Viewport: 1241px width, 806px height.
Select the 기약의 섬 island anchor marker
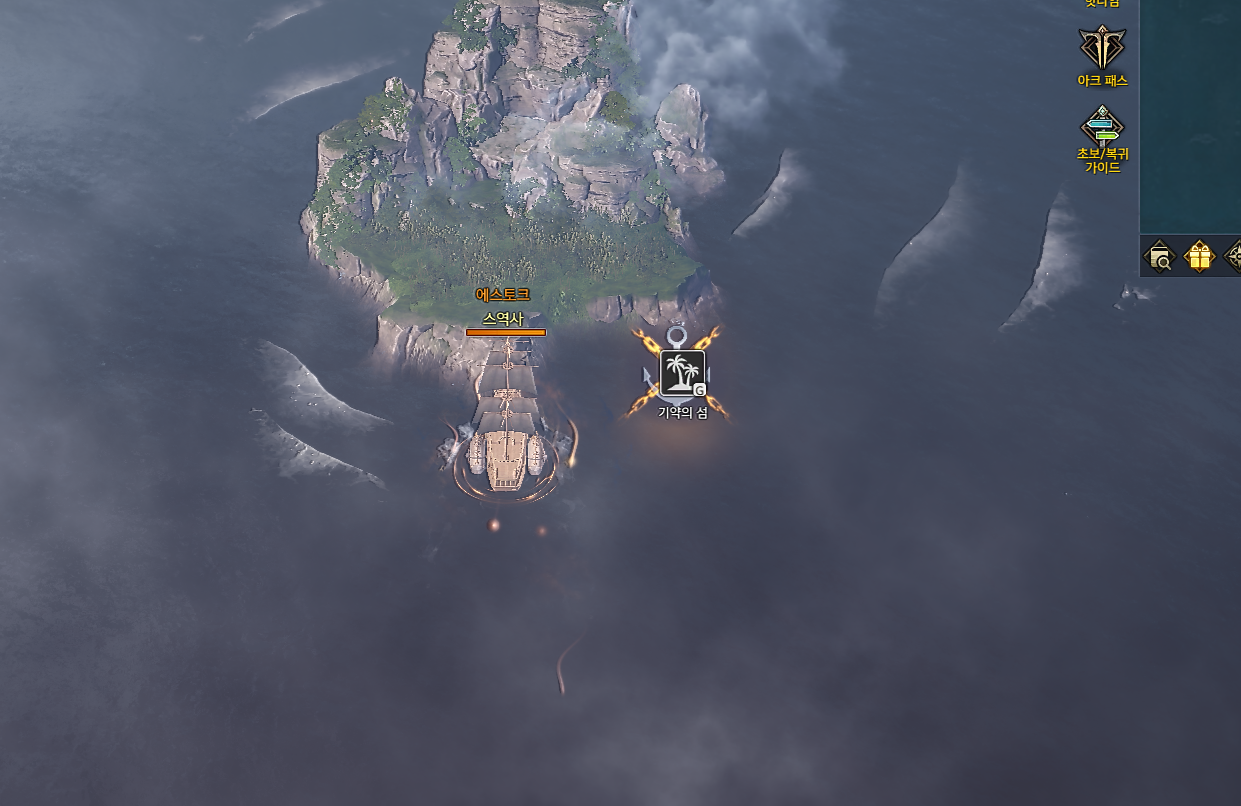[682, 373]
